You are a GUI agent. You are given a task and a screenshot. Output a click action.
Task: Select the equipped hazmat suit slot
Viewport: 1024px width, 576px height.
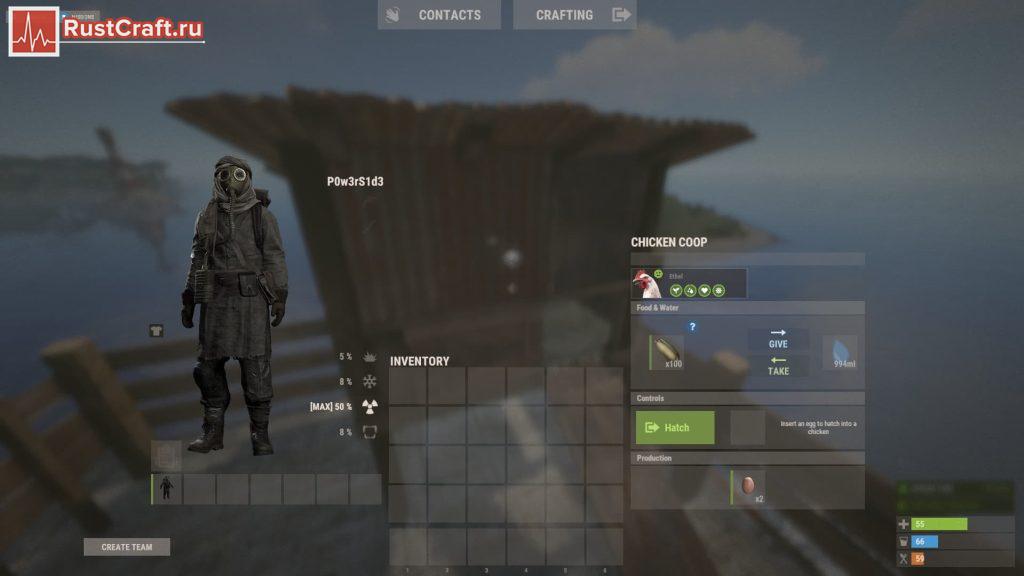pyautogui.click(x=166, y=489)
